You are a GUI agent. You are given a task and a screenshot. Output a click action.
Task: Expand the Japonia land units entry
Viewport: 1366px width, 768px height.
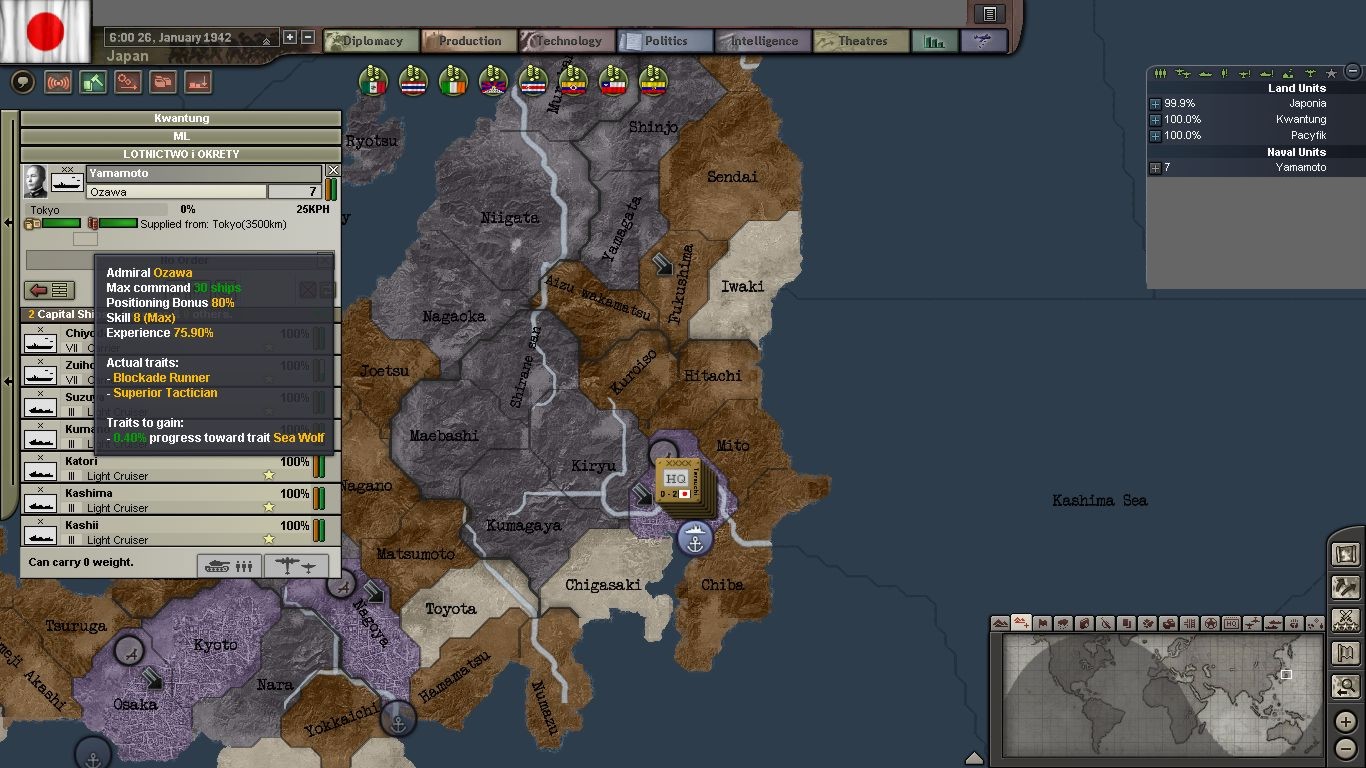point(1155,104)
